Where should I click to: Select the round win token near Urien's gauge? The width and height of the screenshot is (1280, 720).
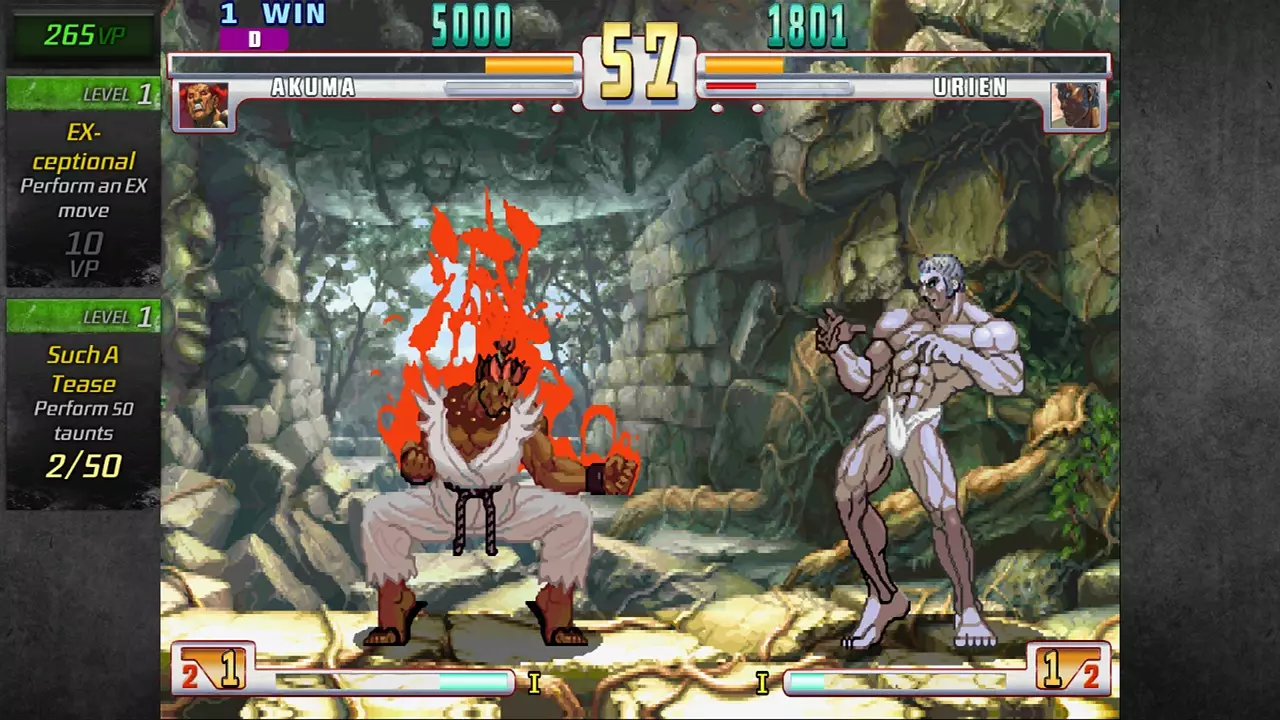click(757, 107)
